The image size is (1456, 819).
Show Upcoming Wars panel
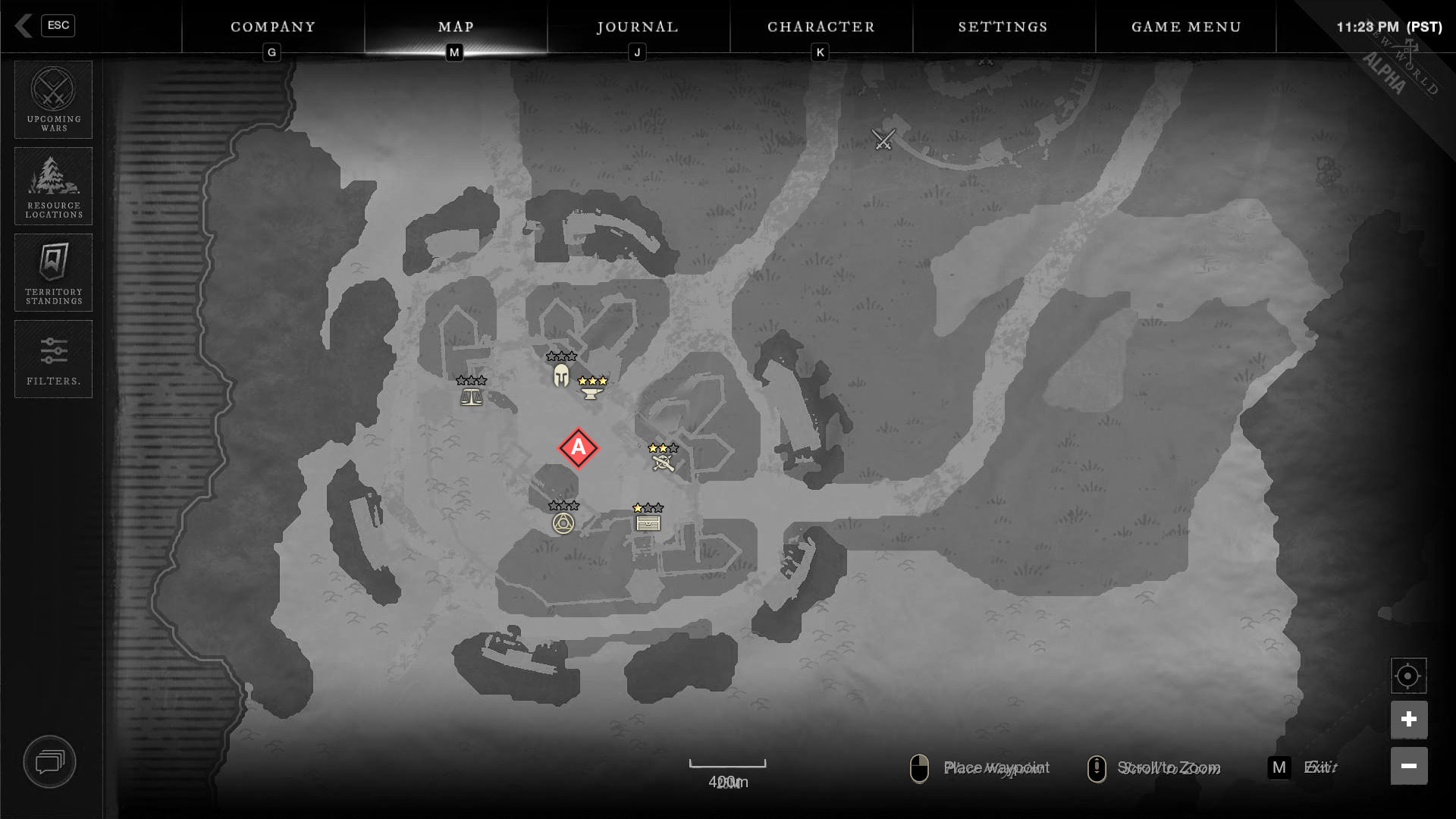point(54,99)
